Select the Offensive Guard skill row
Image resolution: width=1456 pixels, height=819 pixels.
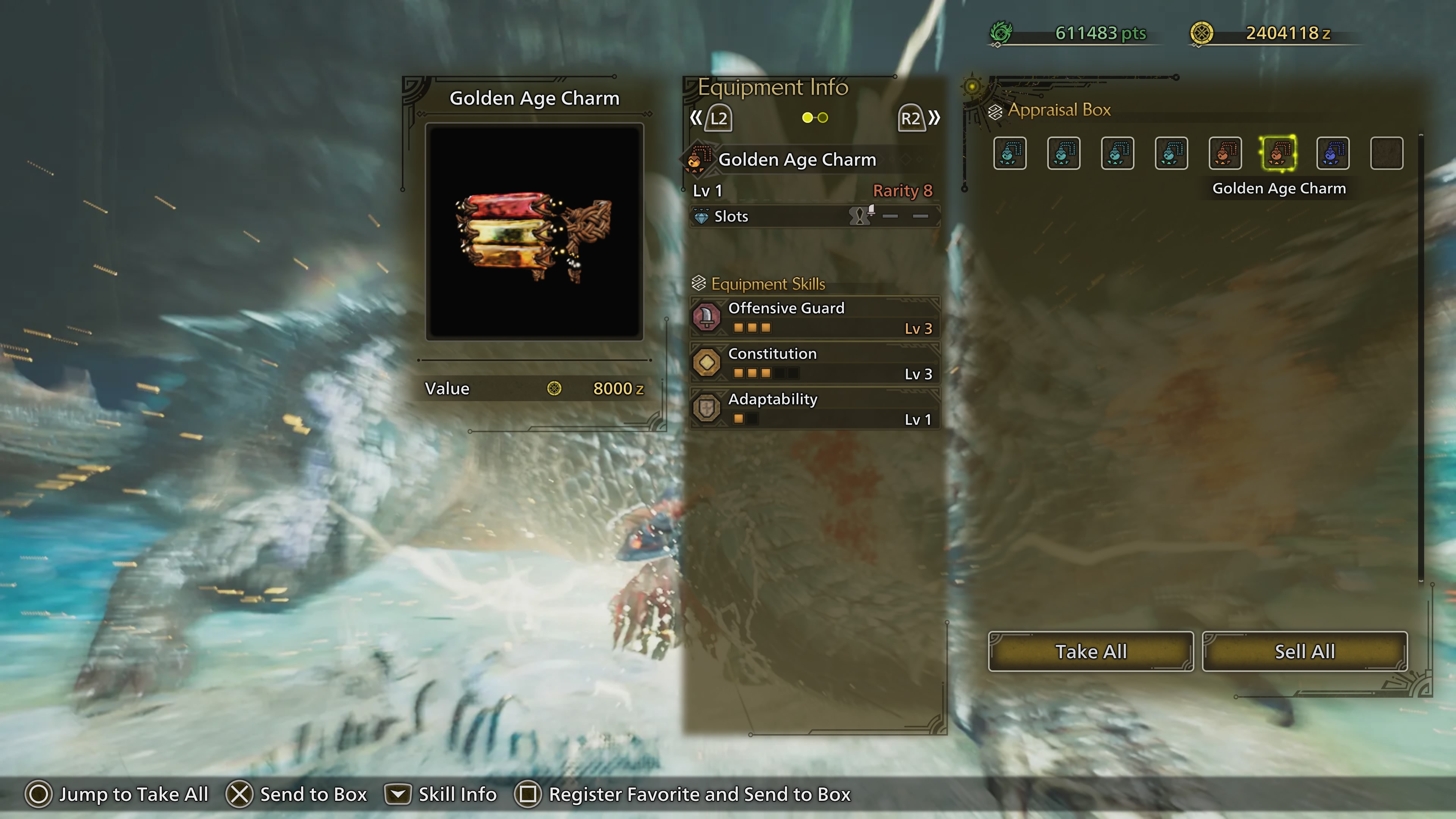pos(814,317)
